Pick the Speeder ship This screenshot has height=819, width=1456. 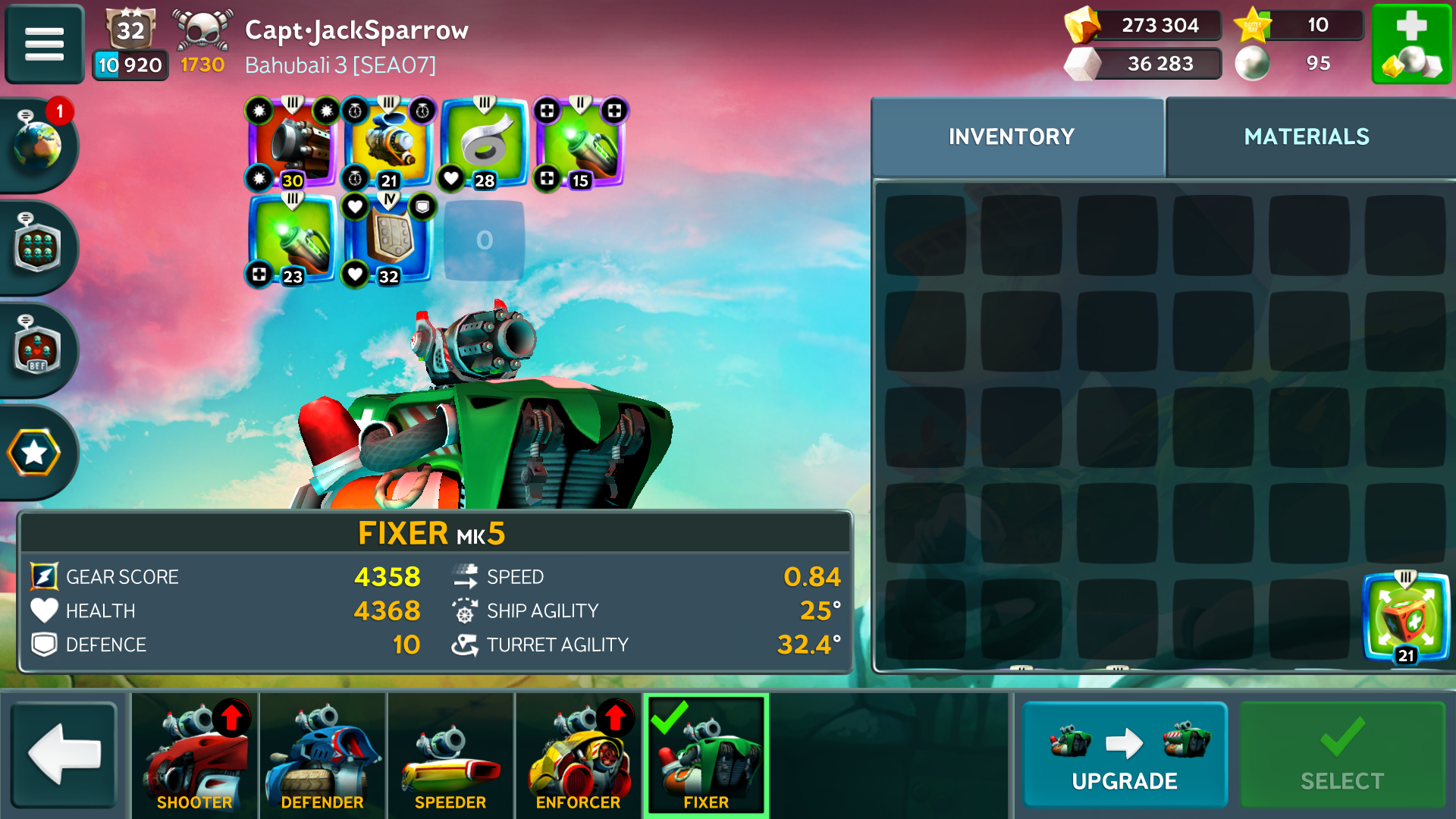450,755
